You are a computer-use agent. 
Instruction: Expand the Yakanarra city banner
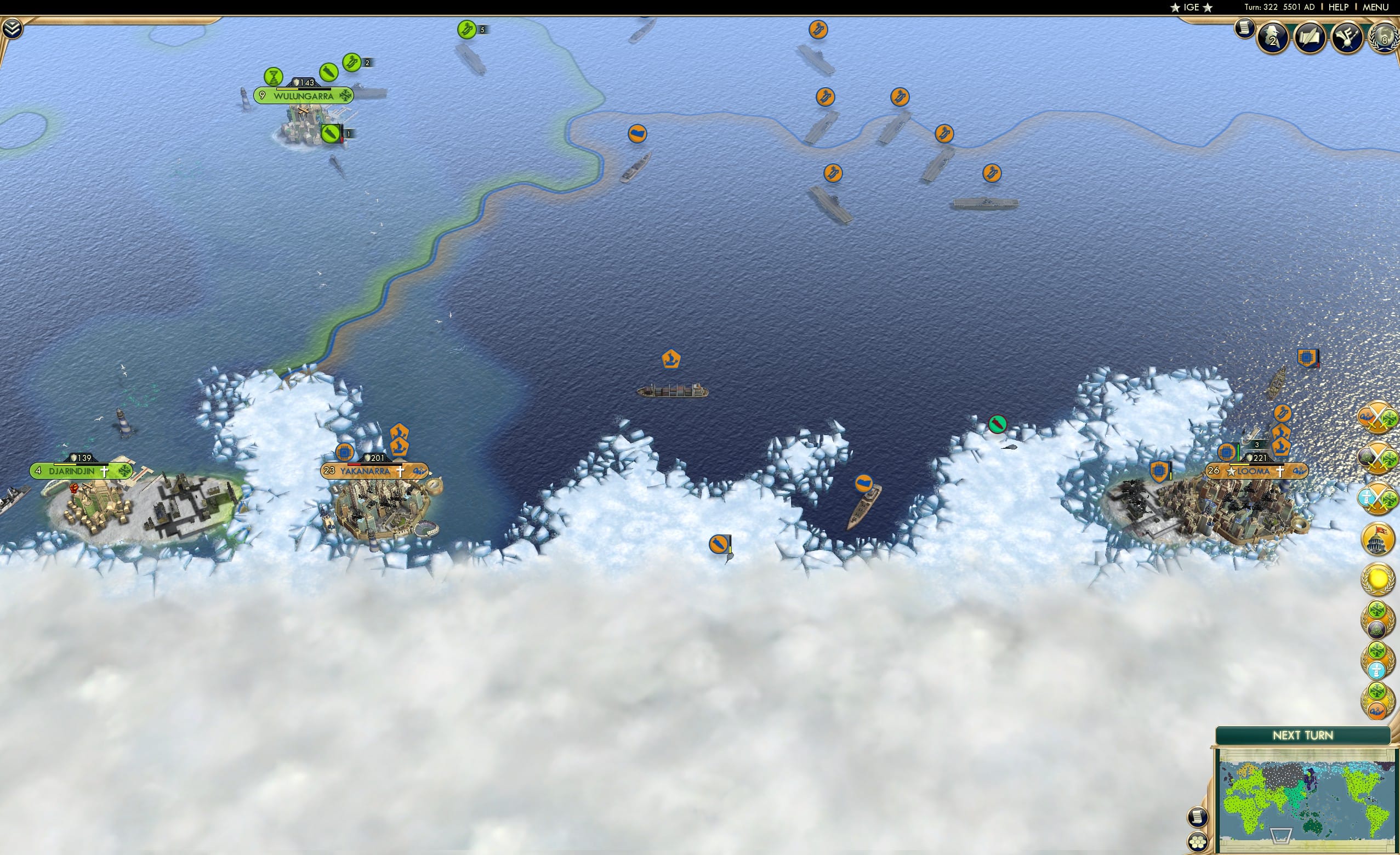pos(372,471)
